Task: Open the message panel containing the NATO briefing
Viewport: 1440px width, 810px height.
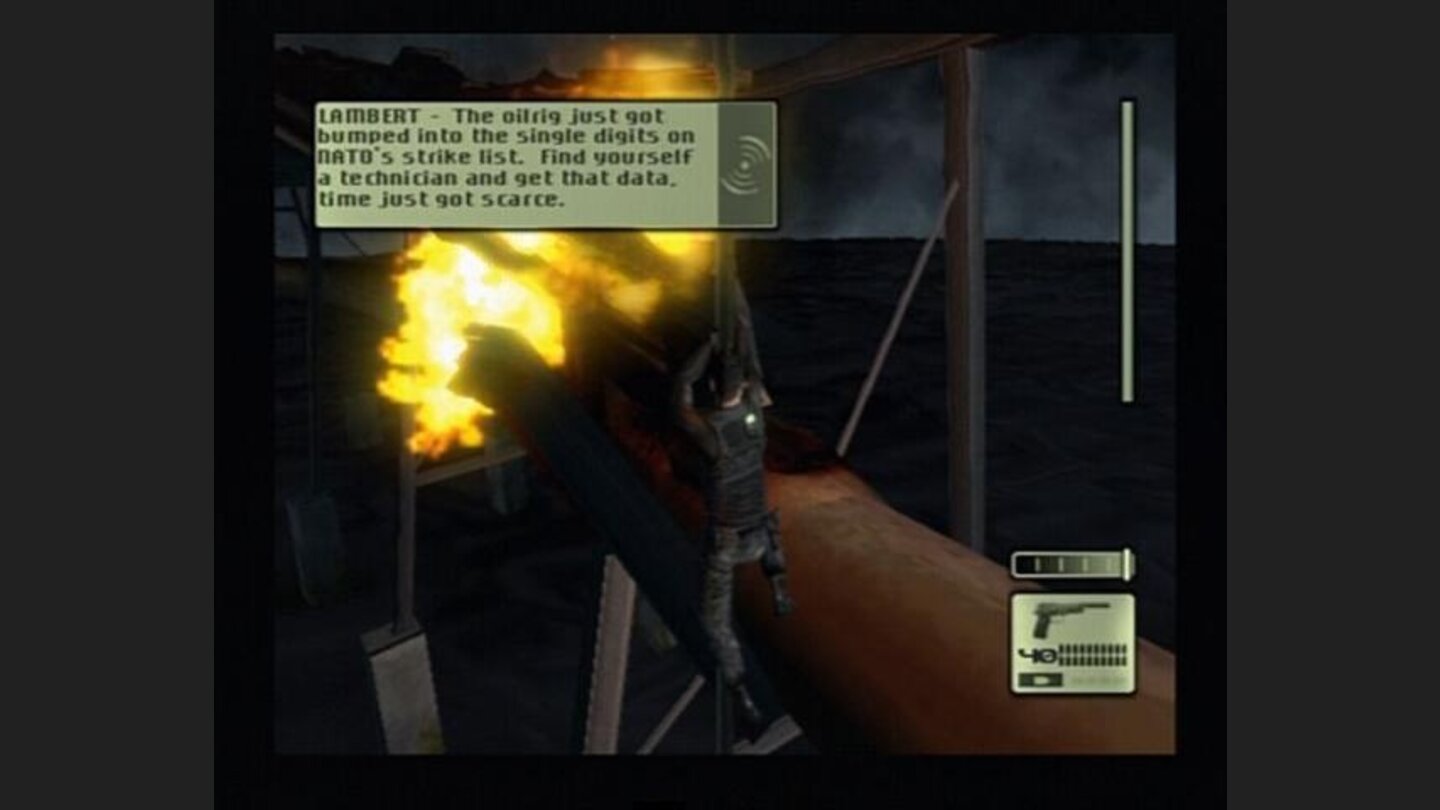Action: [x=520, y=165]
